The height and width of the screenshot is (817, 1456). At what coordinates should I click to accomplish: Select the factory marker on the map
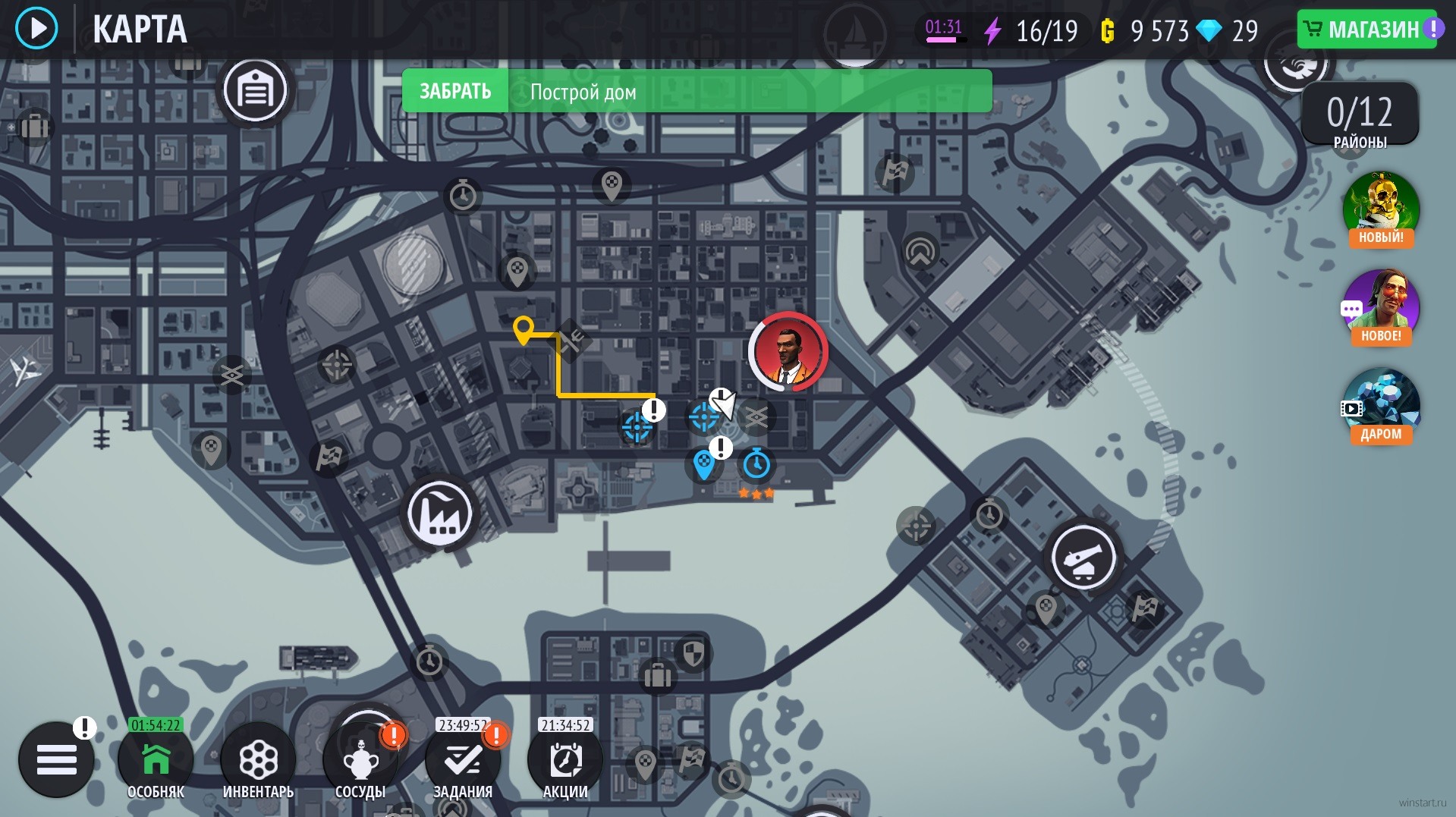439,514
